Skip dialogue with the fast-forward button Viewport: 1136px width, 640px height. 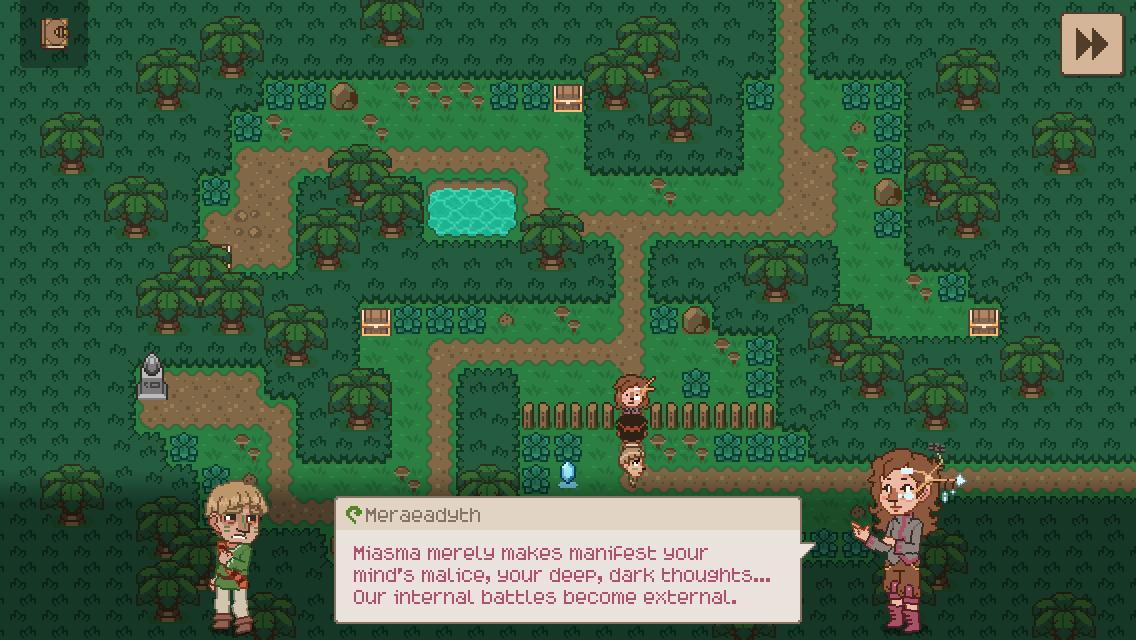[1091, 44]
